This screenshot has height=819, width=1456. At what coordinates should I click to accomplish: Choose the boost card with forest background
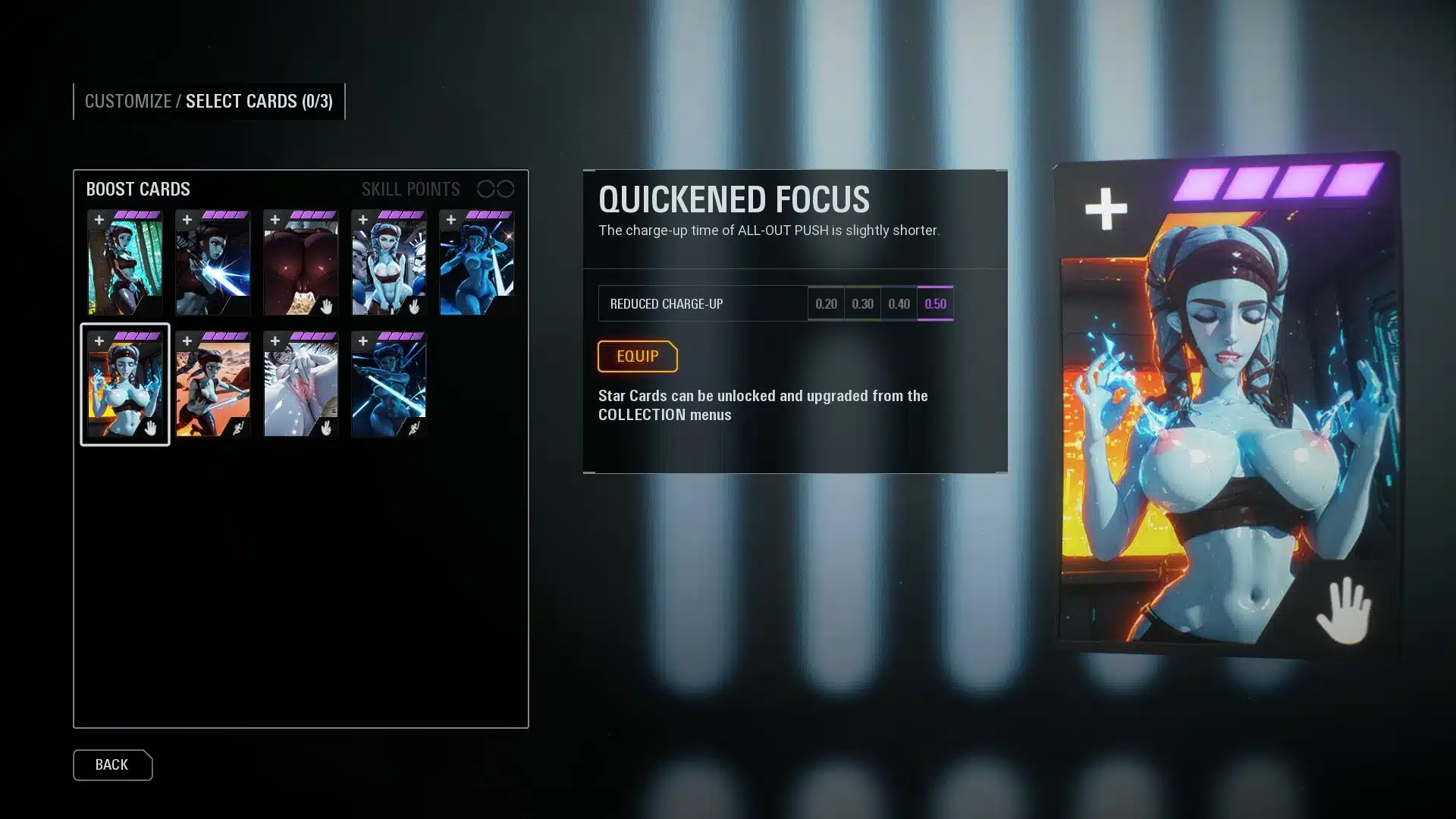pyautogui.click(x=125, y=263)
